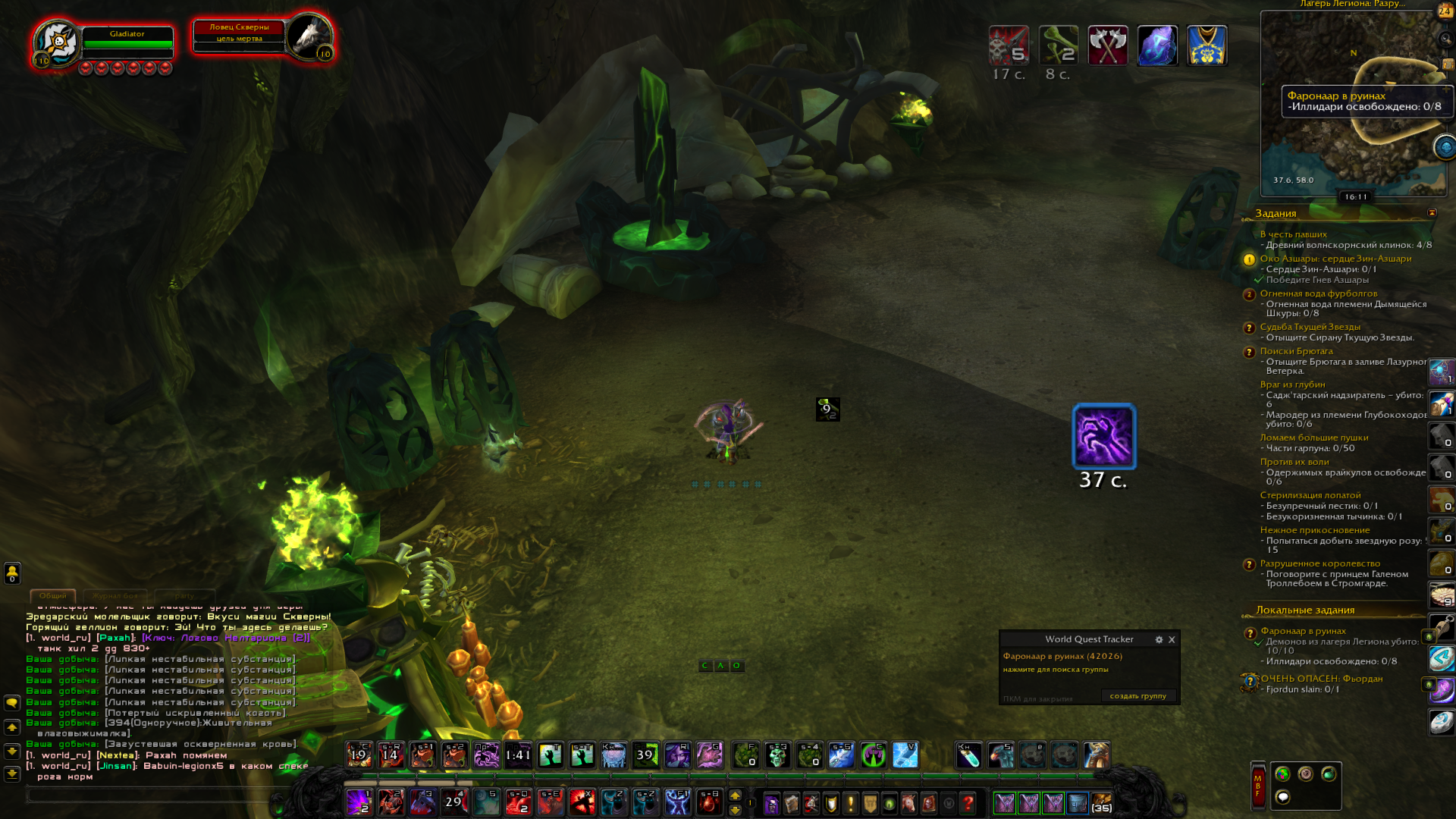The width and height of the screenshot is (1456, 819).
Task: Open the bag slot showing (35)
Action: pos(1101,803)
